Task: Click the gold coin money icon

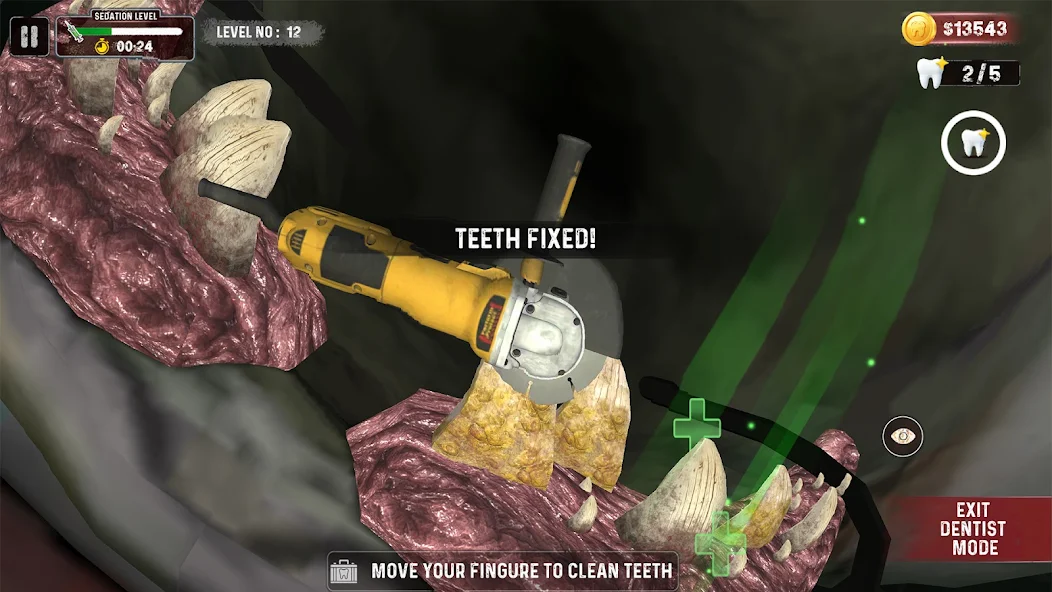Action: tap(919, 28)
